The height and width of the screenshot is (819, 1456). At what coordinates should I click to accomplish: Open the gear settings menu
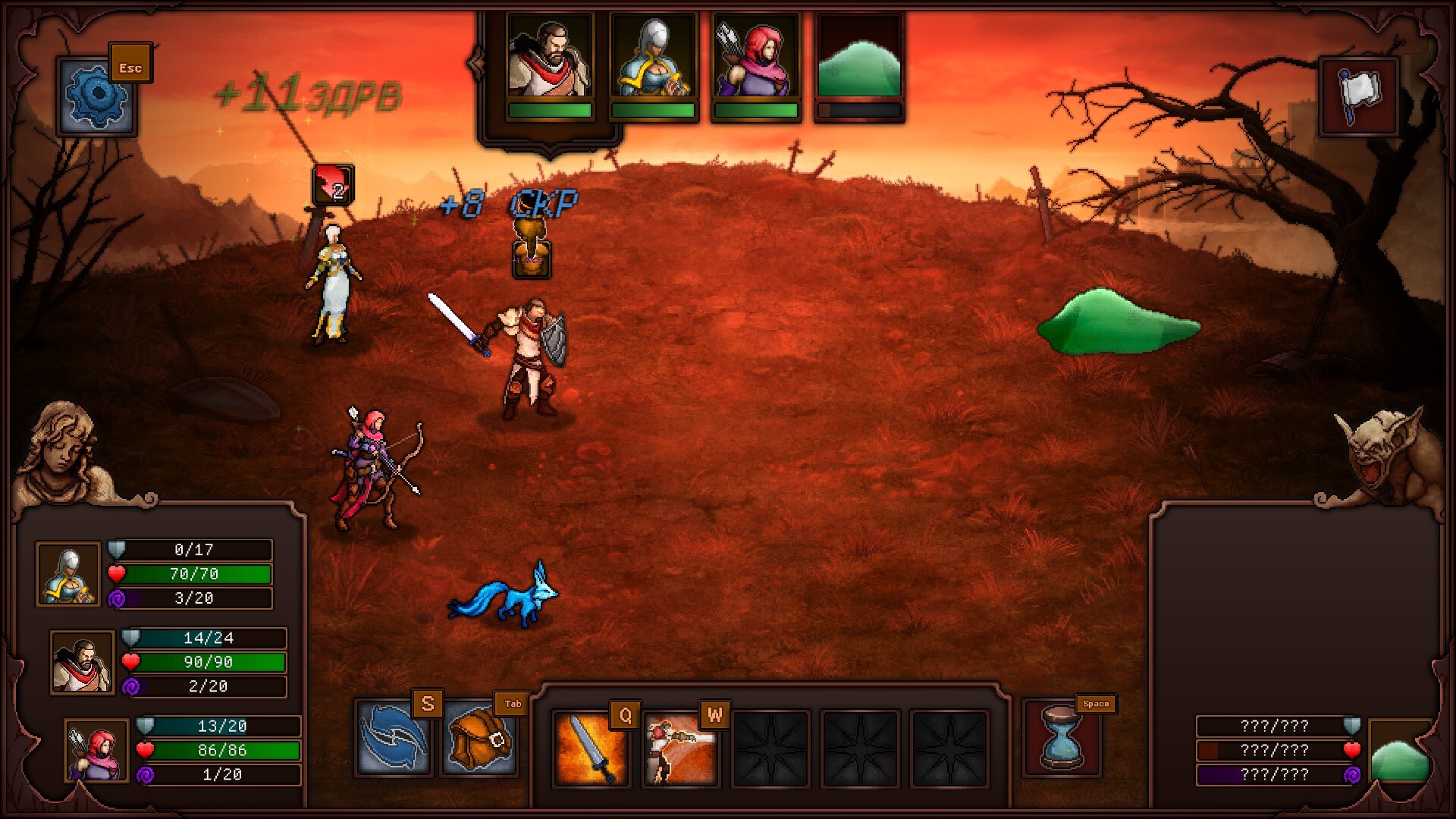point(96,97)
